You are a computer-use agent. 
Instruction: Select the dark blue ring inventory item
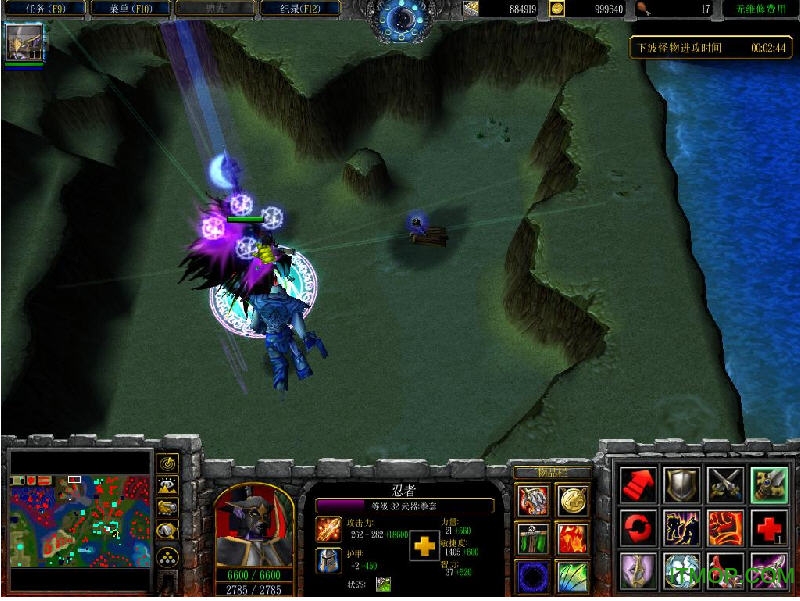point(531,577)
